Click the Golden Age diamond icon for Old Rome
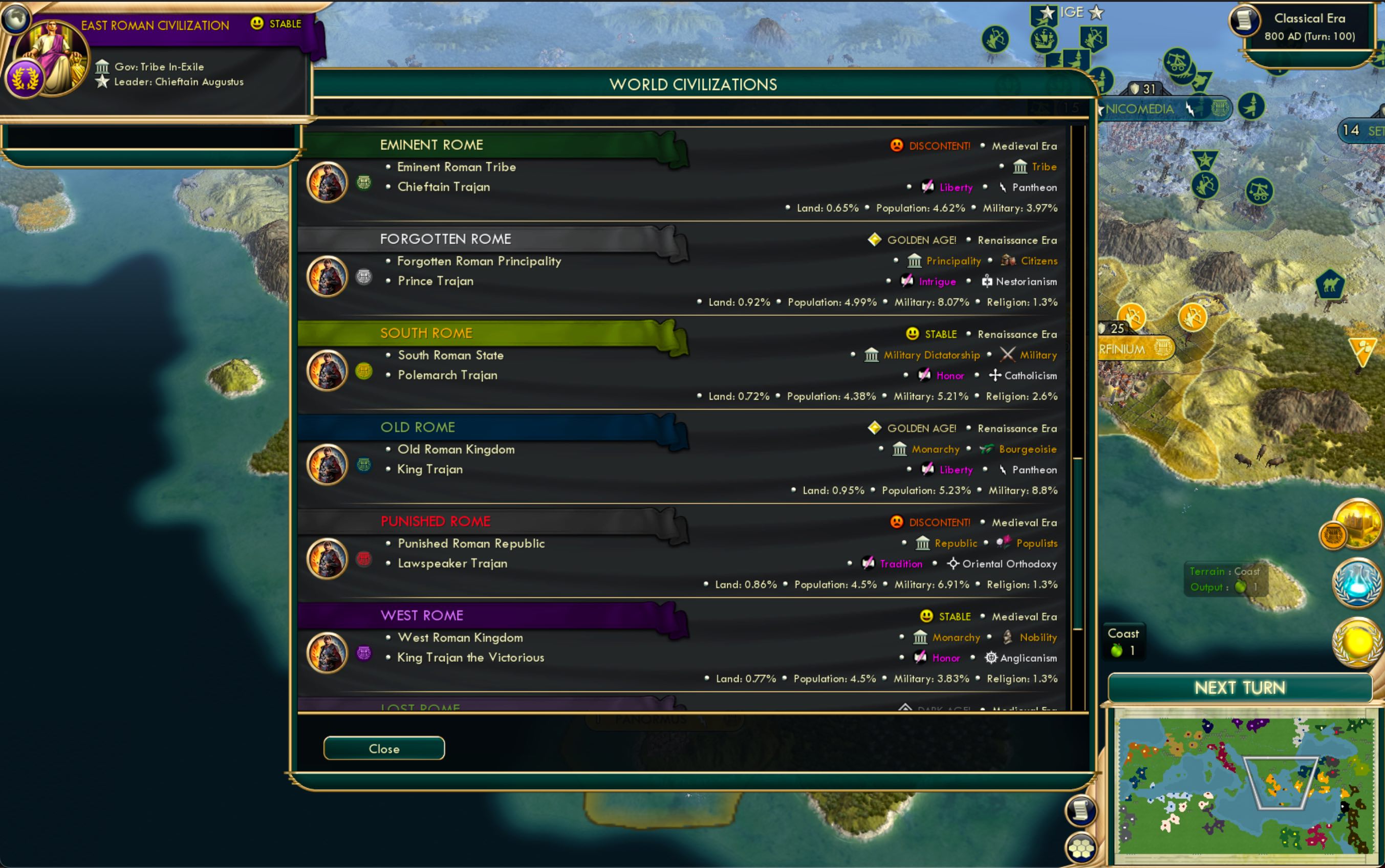Screen dimensions: 1385x868 point(875,428)
